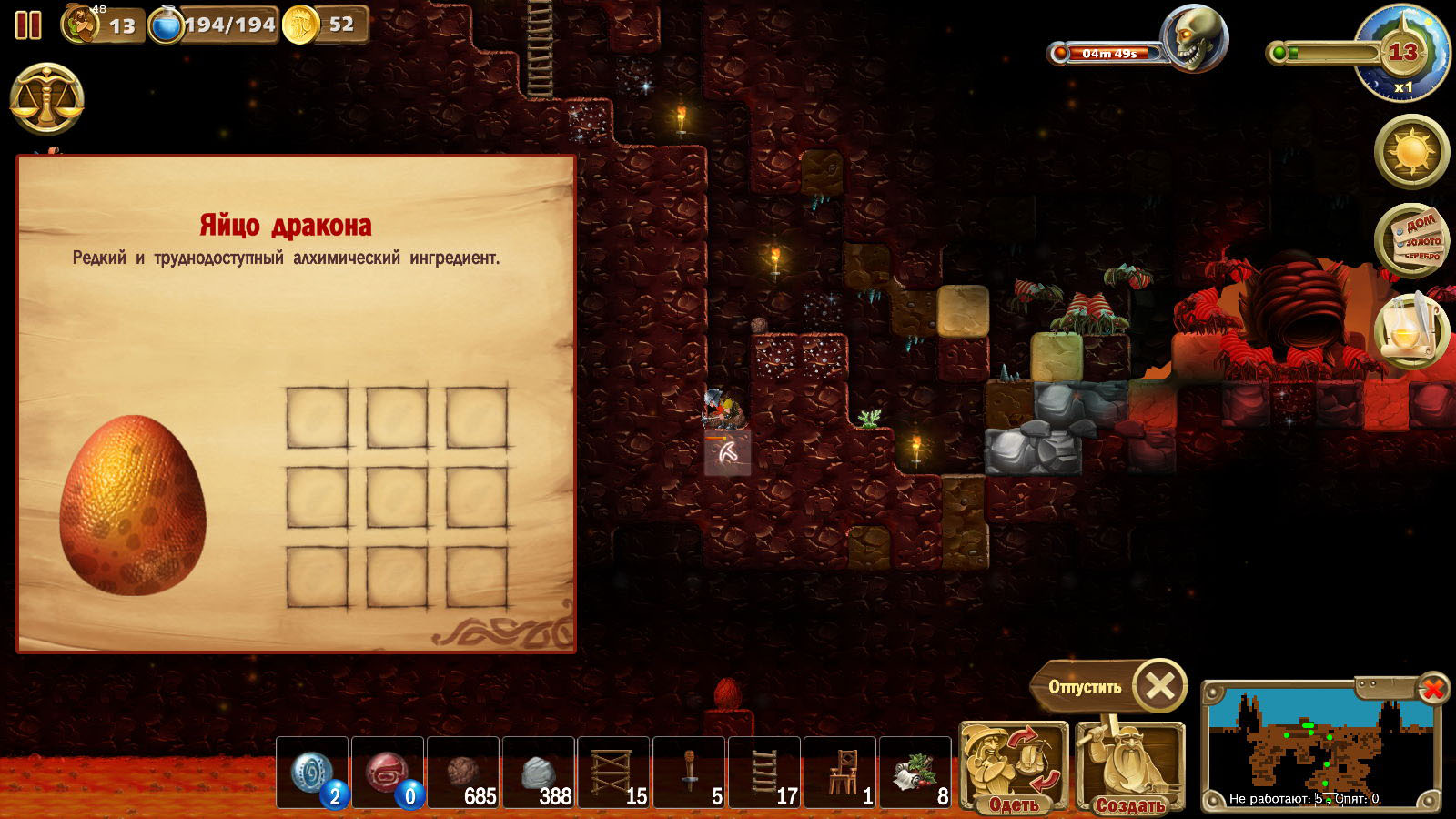The width and height of the screenshot is (1456, 819).
Task: Select the herb and food item slot
Action: pyautogui.click(x=915, y=773)
